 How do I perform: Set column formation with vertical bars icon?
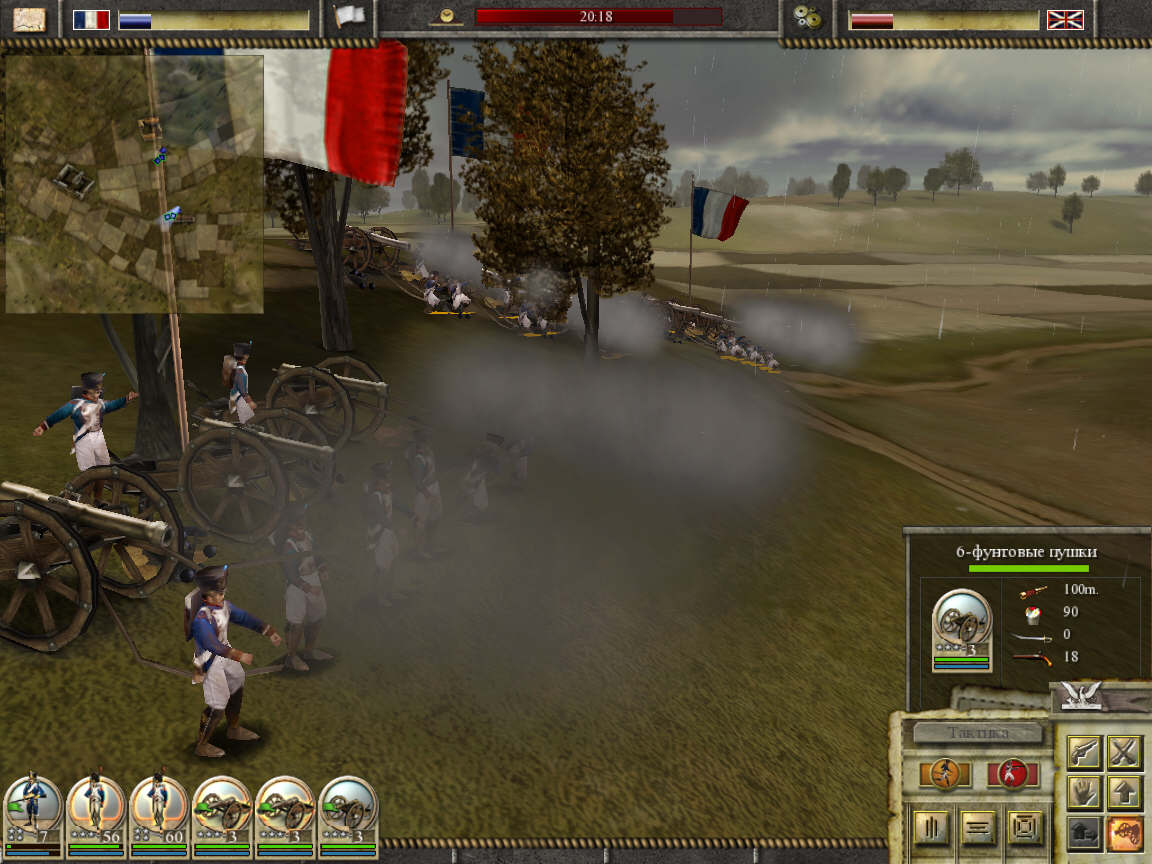[x=930, y=827]
